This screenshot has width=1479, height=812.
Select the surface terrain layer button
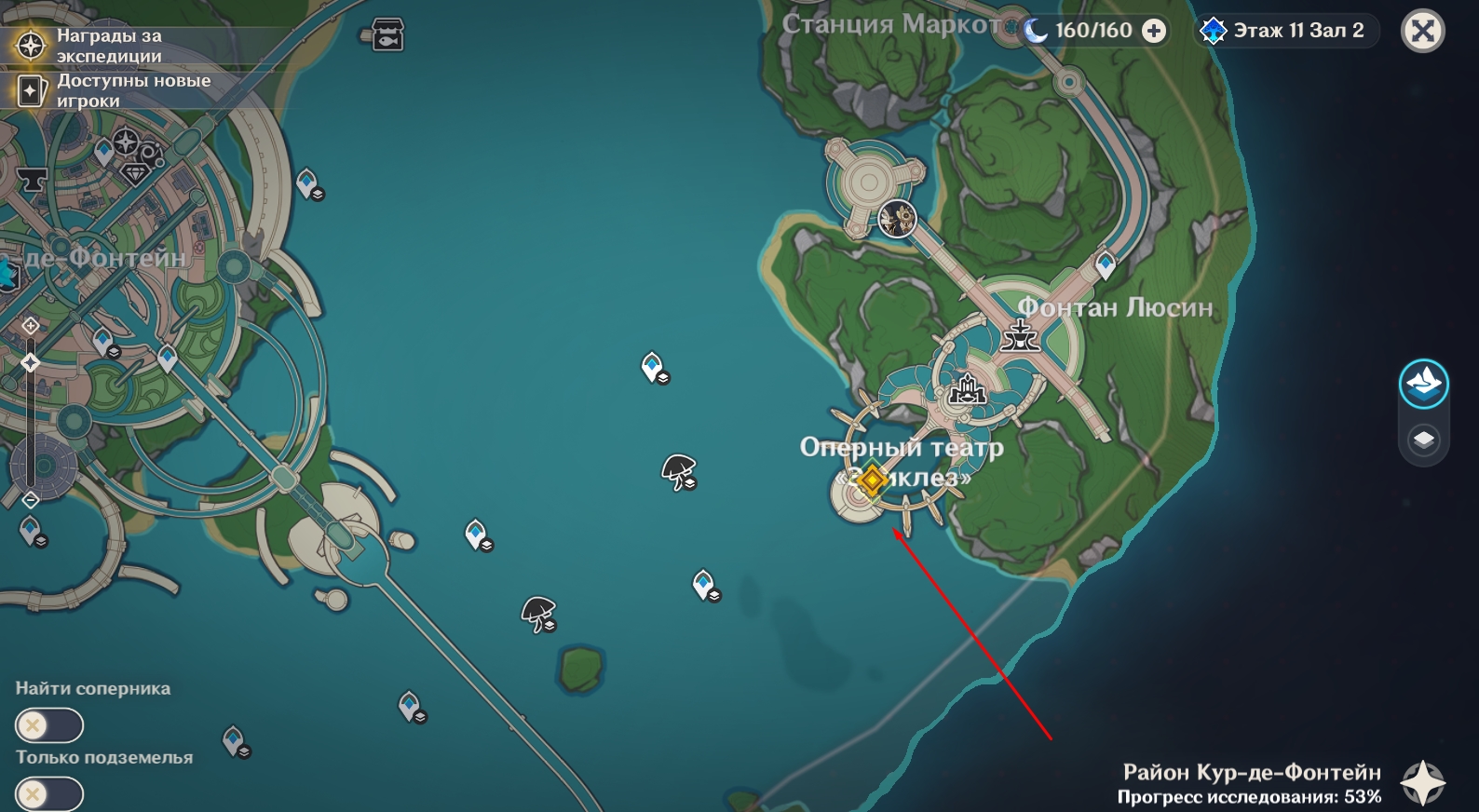click(1423, 383)
